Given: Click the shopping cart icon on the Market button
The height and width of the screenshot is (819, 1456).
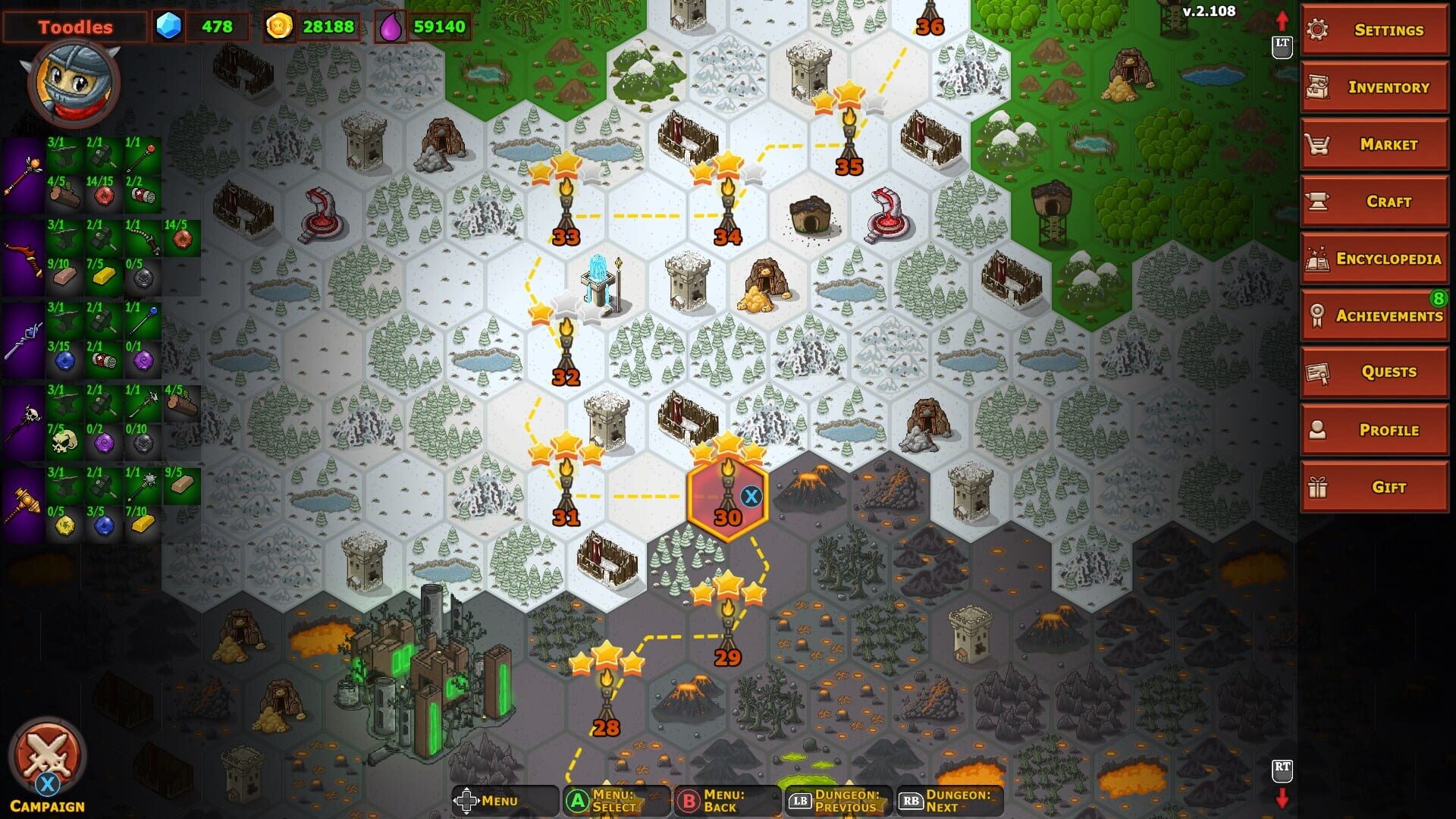Looking at the screenshot, I should (1318, 144).
